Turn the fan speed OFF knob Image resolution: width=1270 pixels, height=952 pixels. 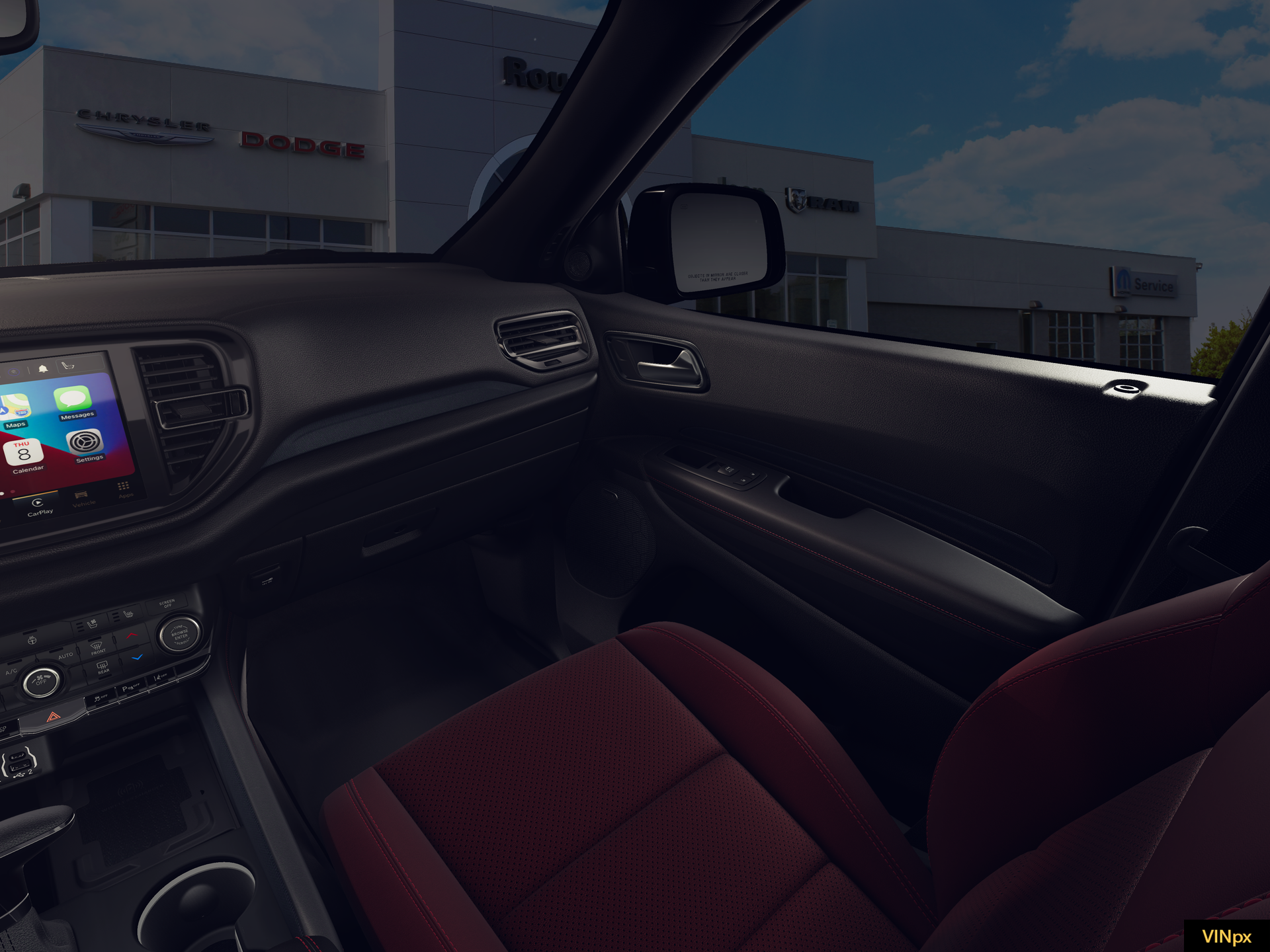click(x=41, y=682)
